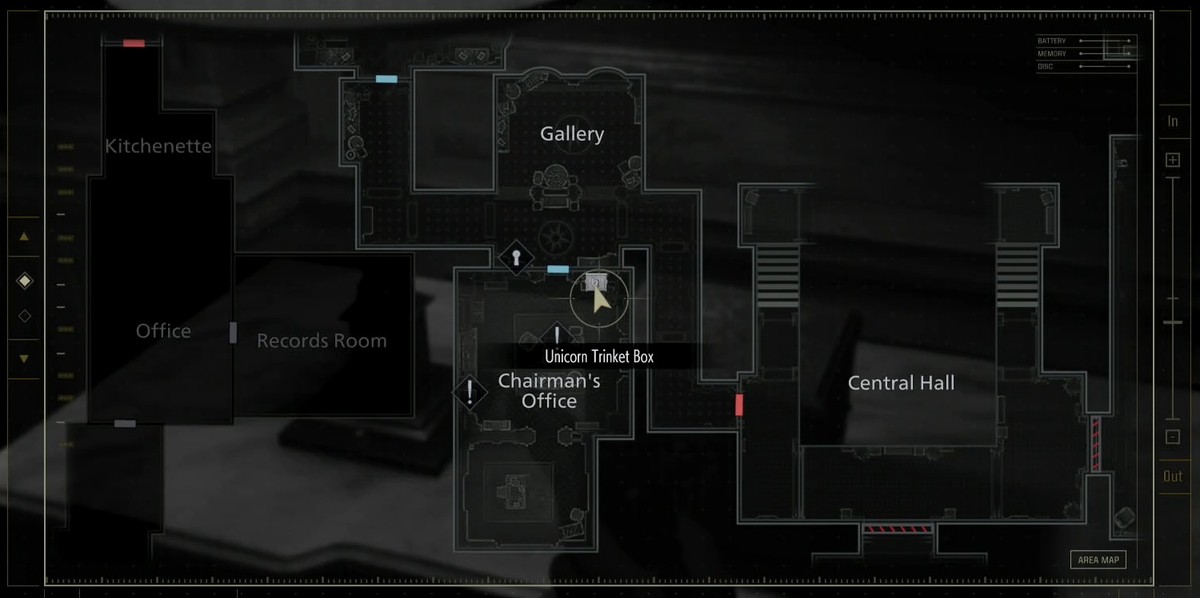This screenshot has height=598, width=1200.
Task: Select the filled diamond floor indicator
Action: [x=25, y=281]
